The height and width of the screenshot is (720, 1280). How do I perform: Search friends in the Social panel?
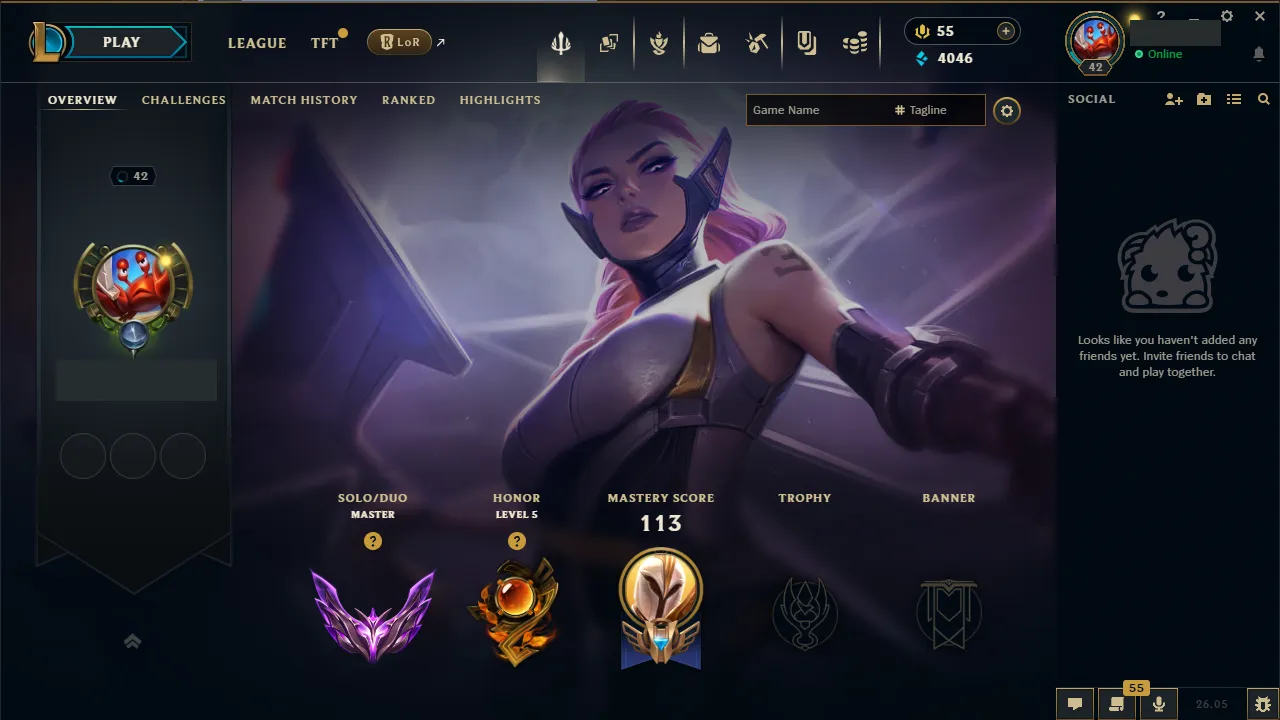(x=1263, y=99)
